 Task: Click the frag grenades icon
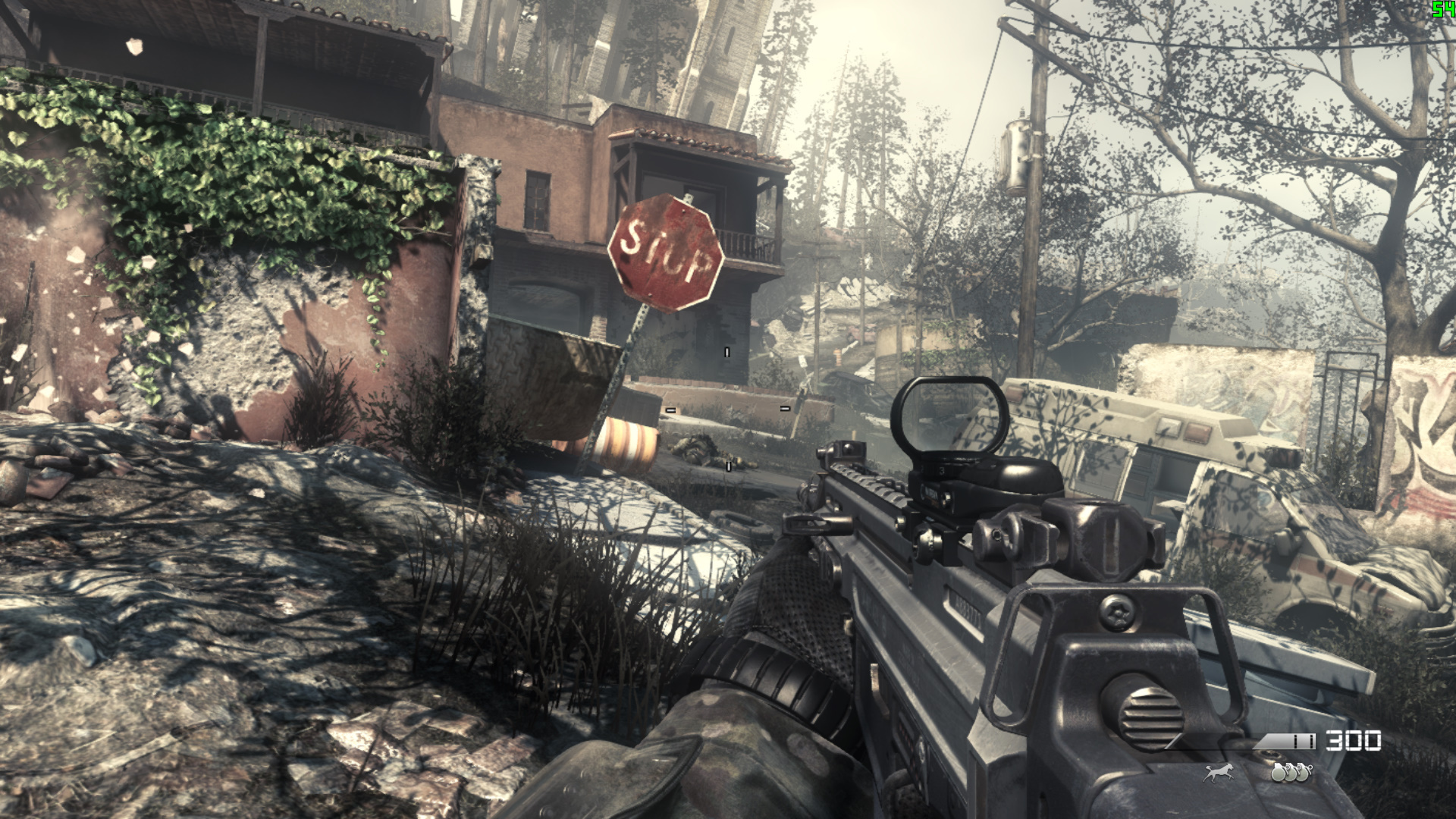click(x=1291, y=772)
